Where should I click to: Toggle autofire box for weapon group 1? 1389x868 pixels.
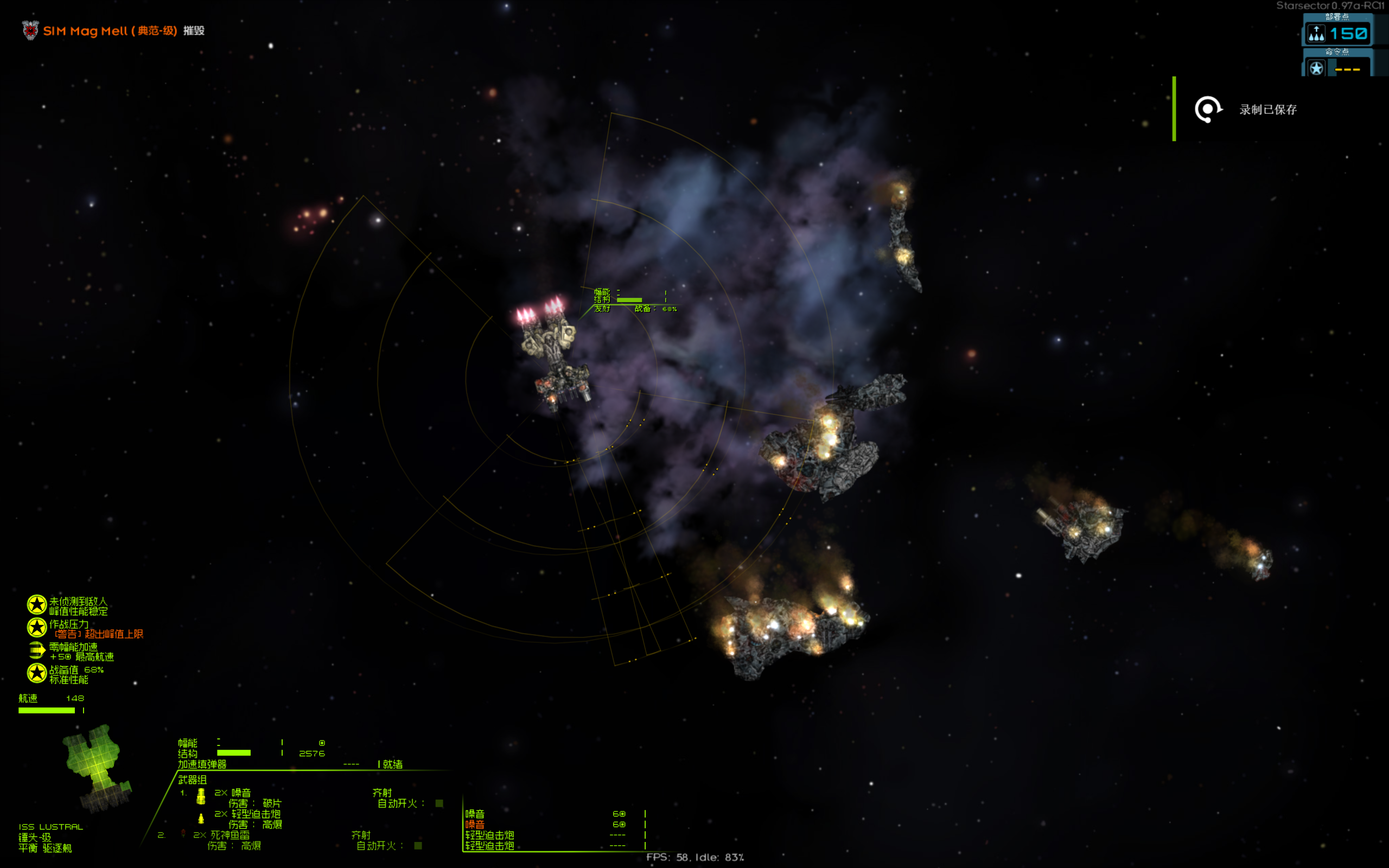(x=439, y=803)
